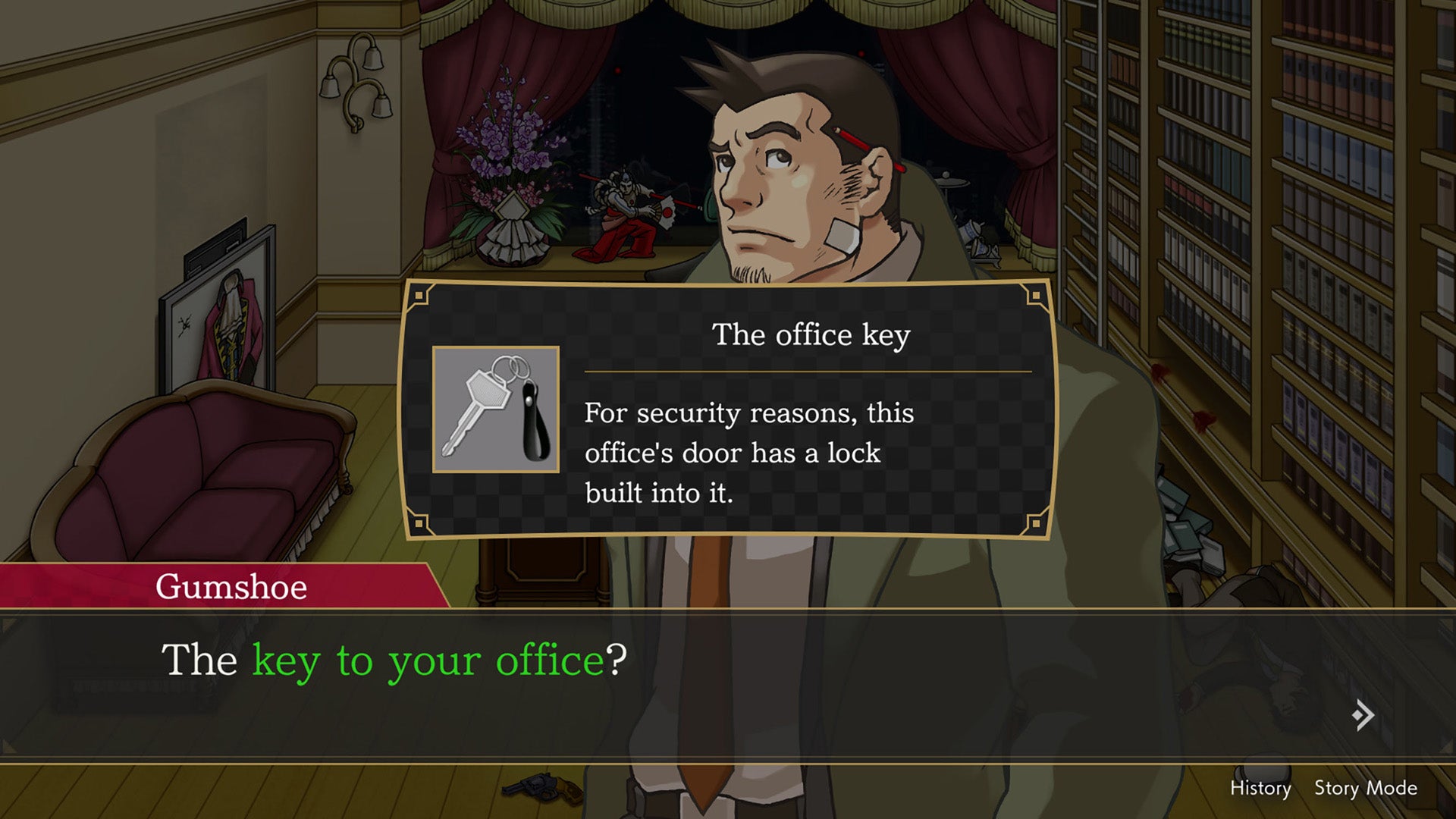Toggle Story Mode on
1456x819 pixels.
point(1365,789)
